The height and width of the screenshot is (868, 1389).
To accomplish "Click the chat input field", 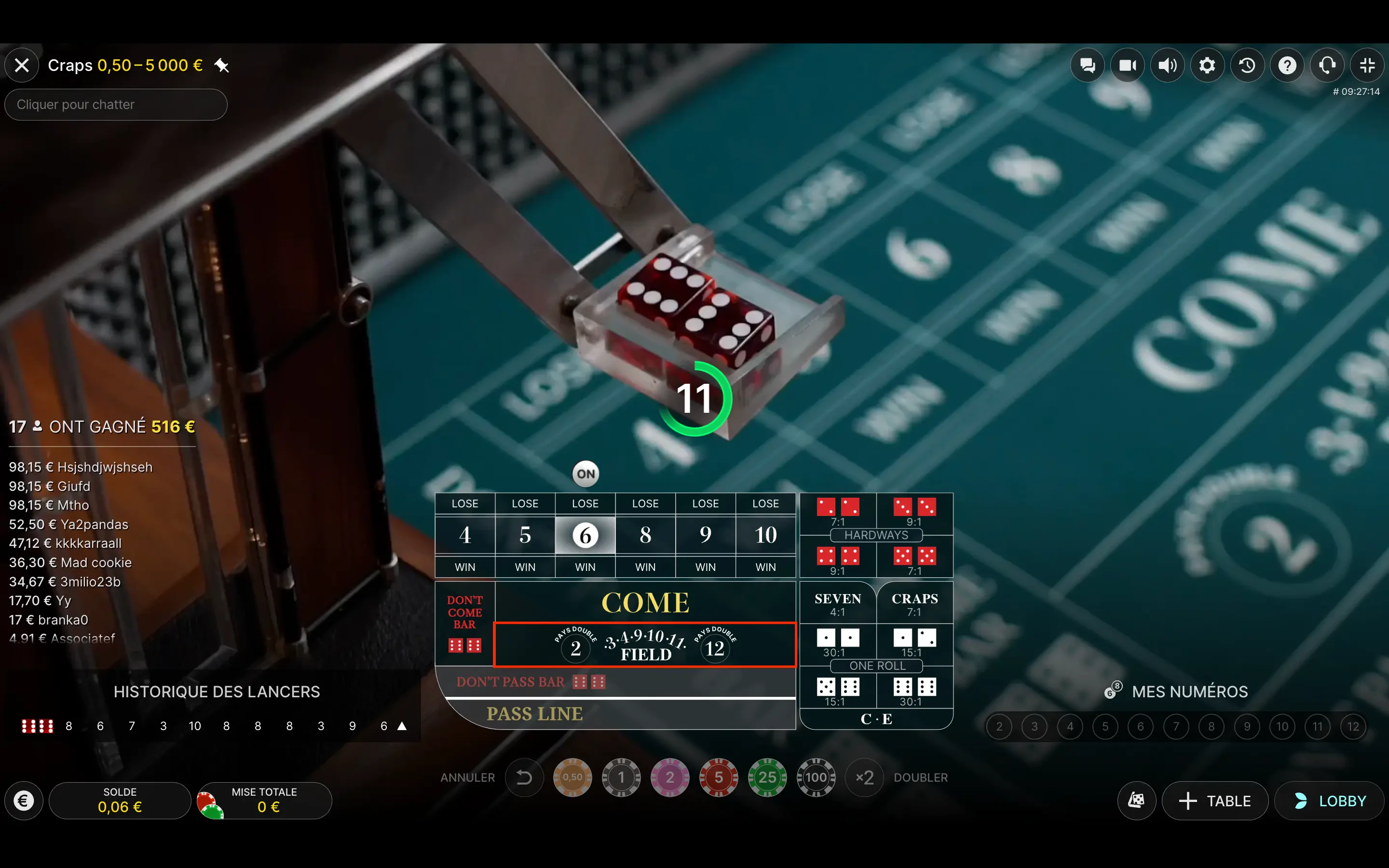I will click(116, 105).
